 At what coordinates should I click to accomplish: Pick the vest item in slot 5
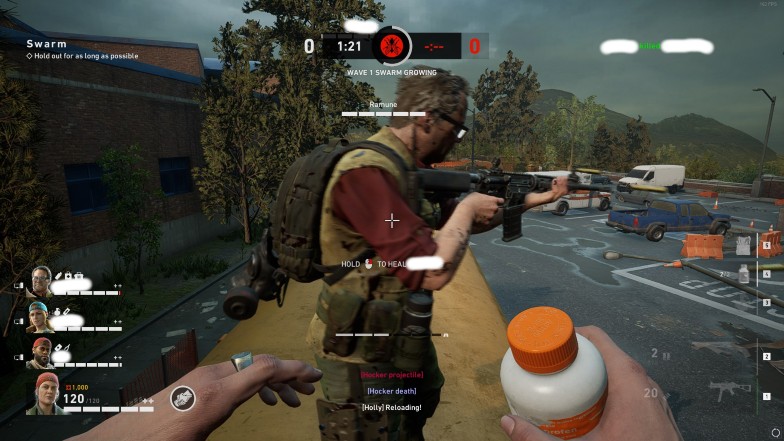pos(744,243)
